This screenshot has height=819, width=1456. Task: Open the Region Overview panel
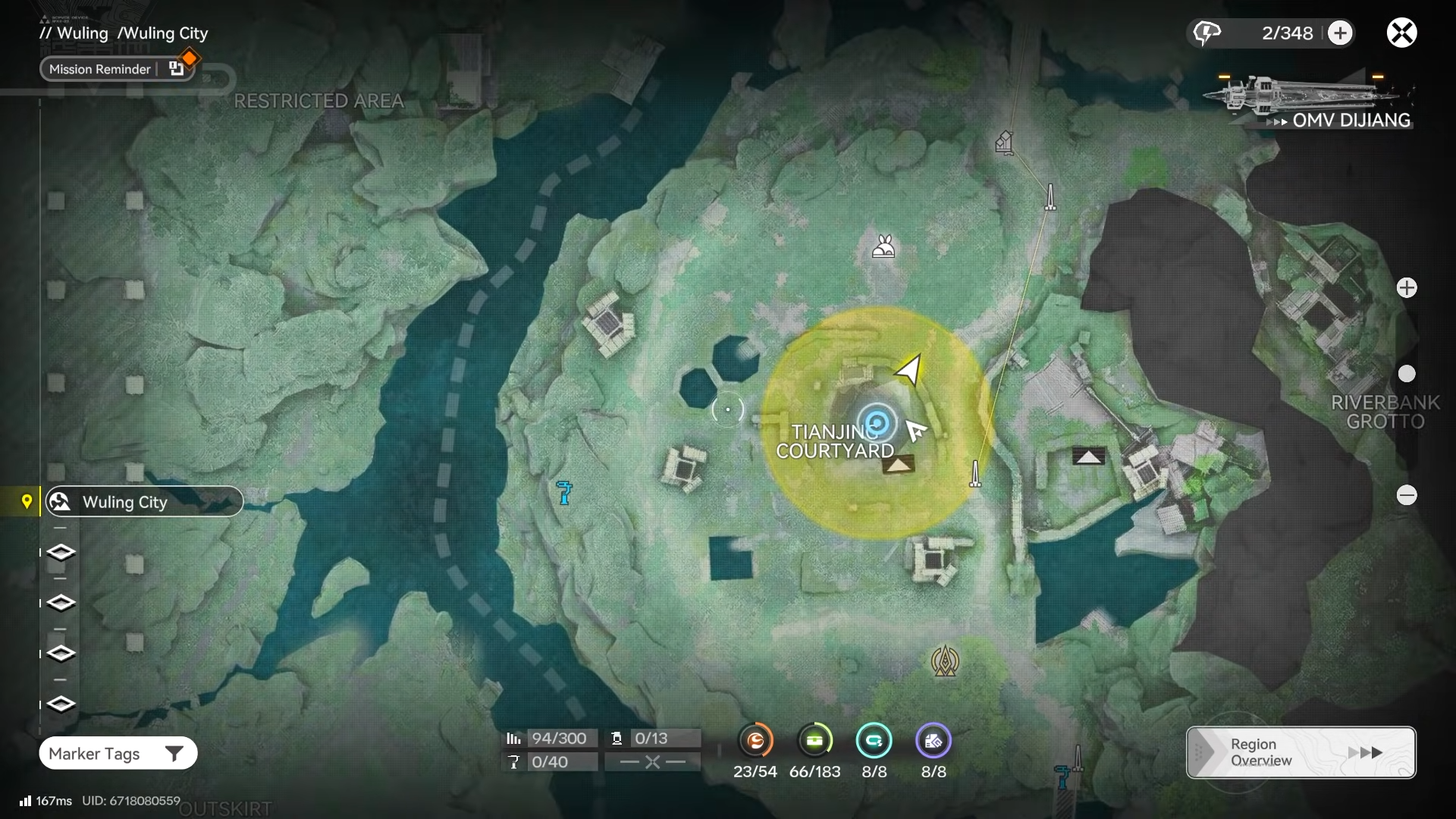click(x=1301, y=752)
